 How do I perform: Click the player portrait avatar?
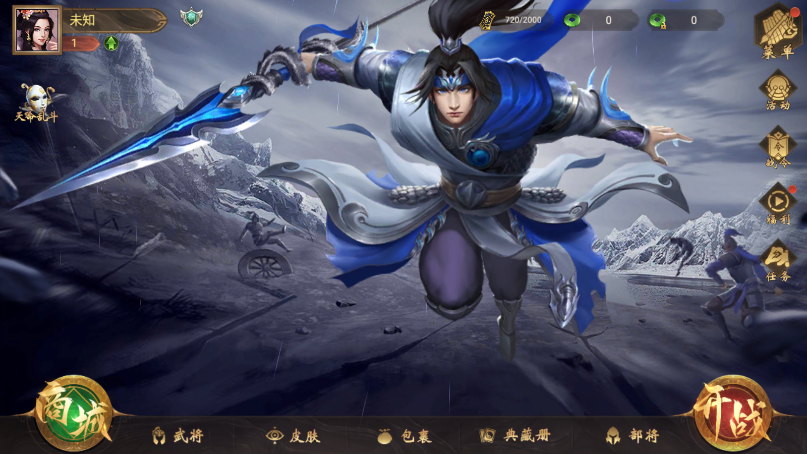coord(37,30)
